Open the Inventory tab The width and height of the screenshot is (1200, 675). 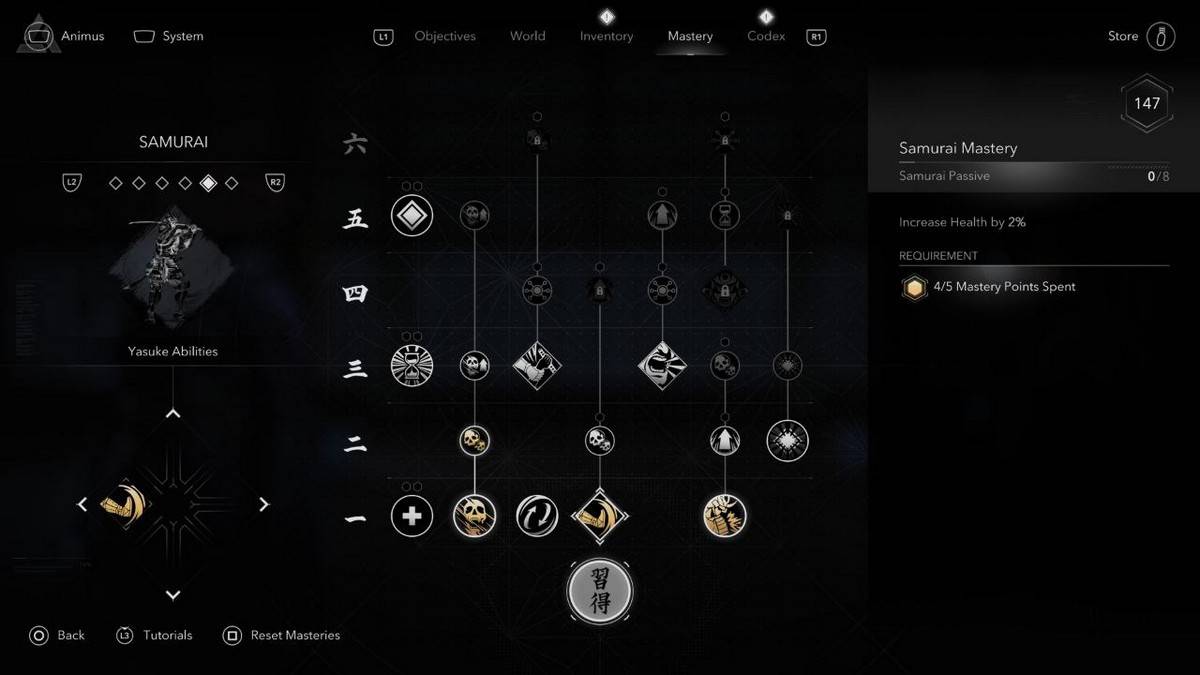[606, 36]
